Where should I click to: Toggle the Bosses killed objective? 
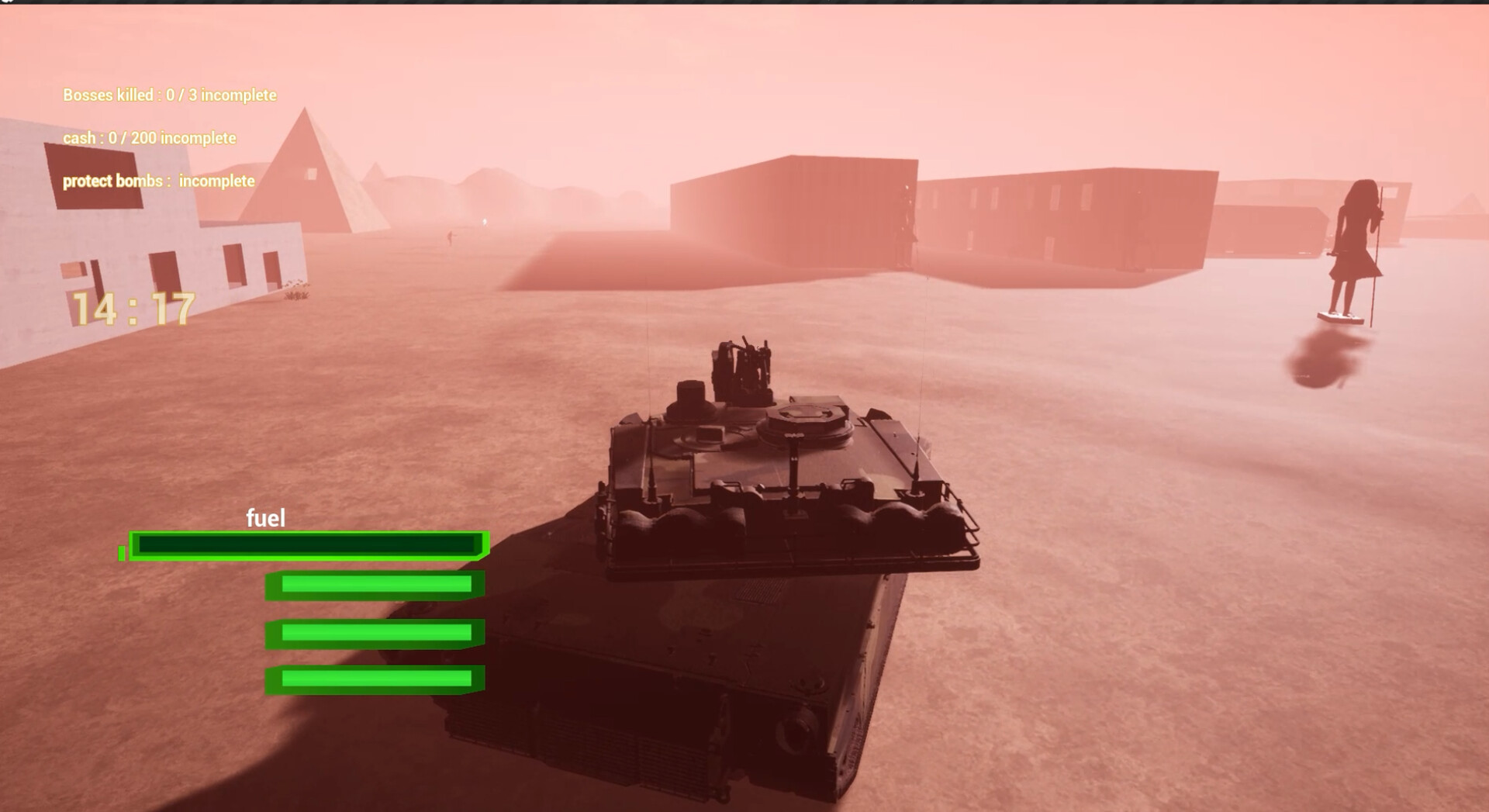pos(169,95)
